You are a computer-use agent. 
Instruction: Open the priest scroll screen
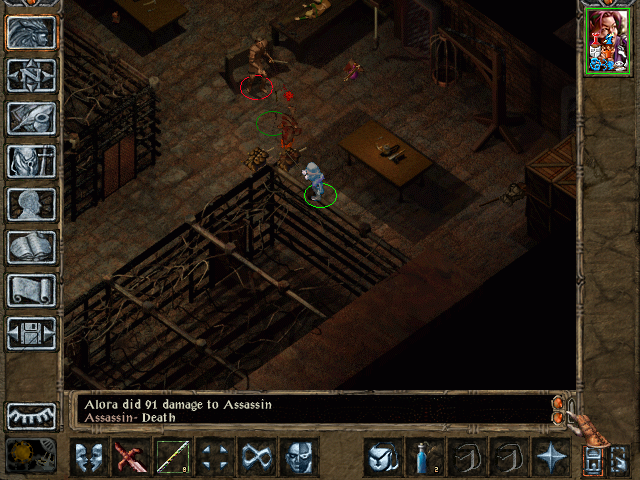[32, 290]
